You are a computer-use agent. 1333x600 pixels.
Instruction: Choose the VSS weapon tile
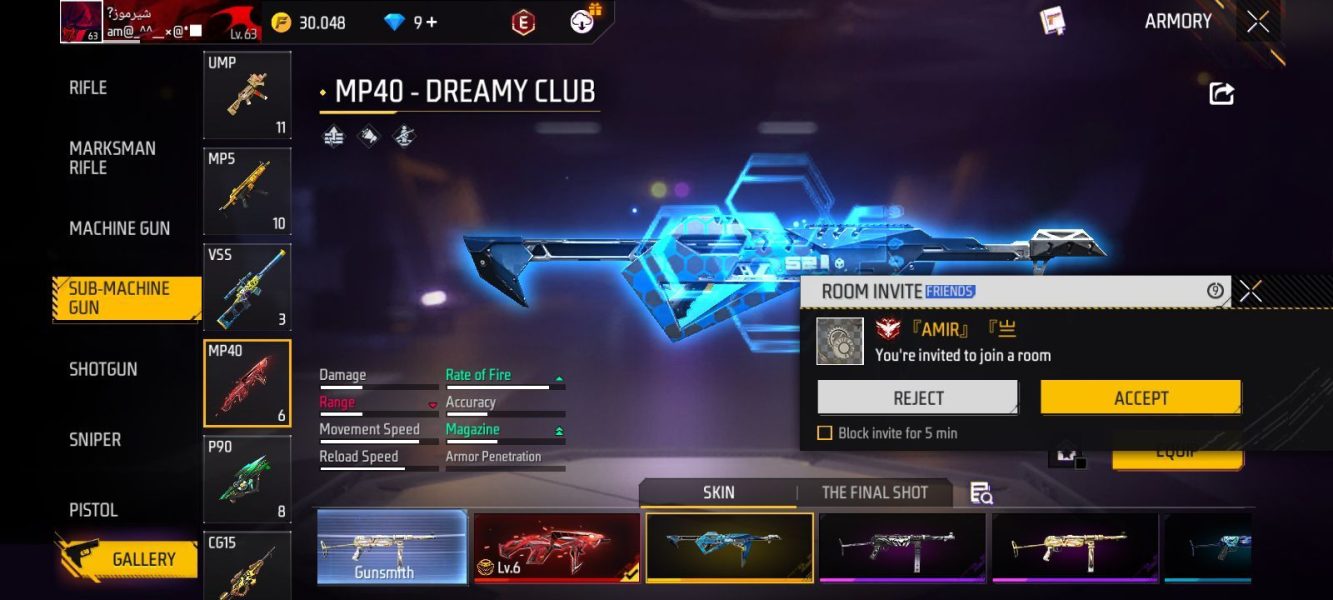tap(247, 287)
